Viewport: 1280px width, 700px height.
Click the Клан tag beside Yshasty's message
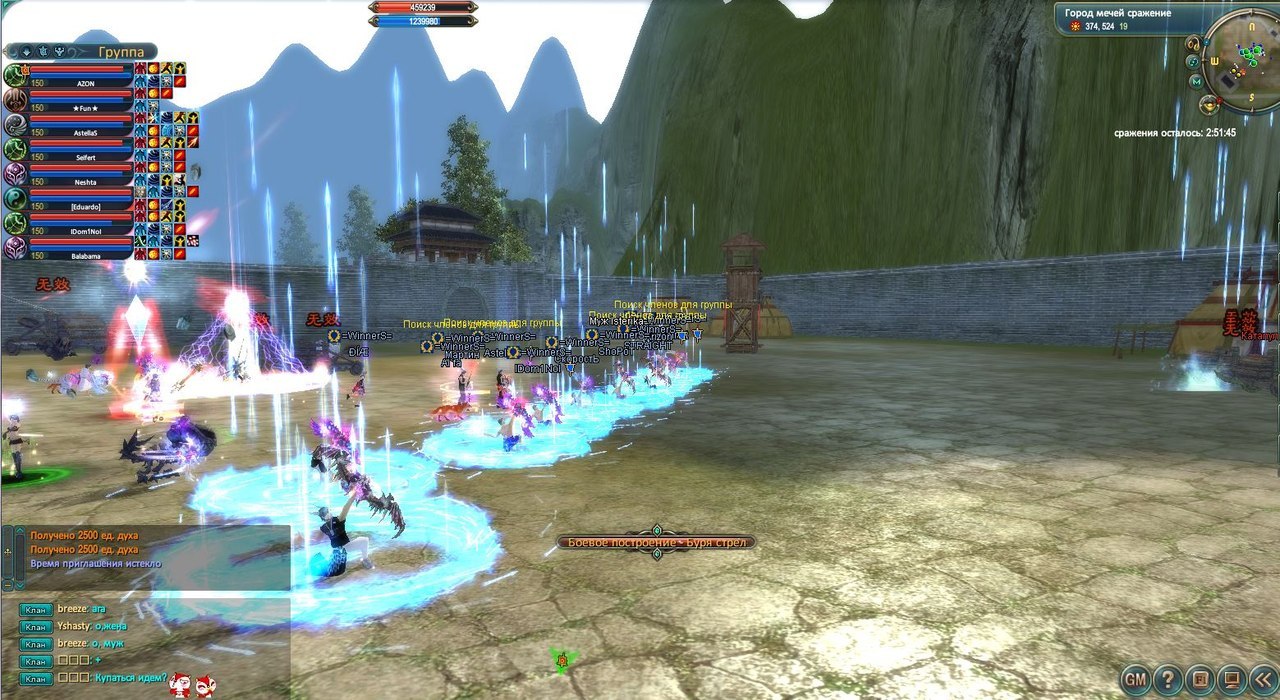click(x=36, y=626)
